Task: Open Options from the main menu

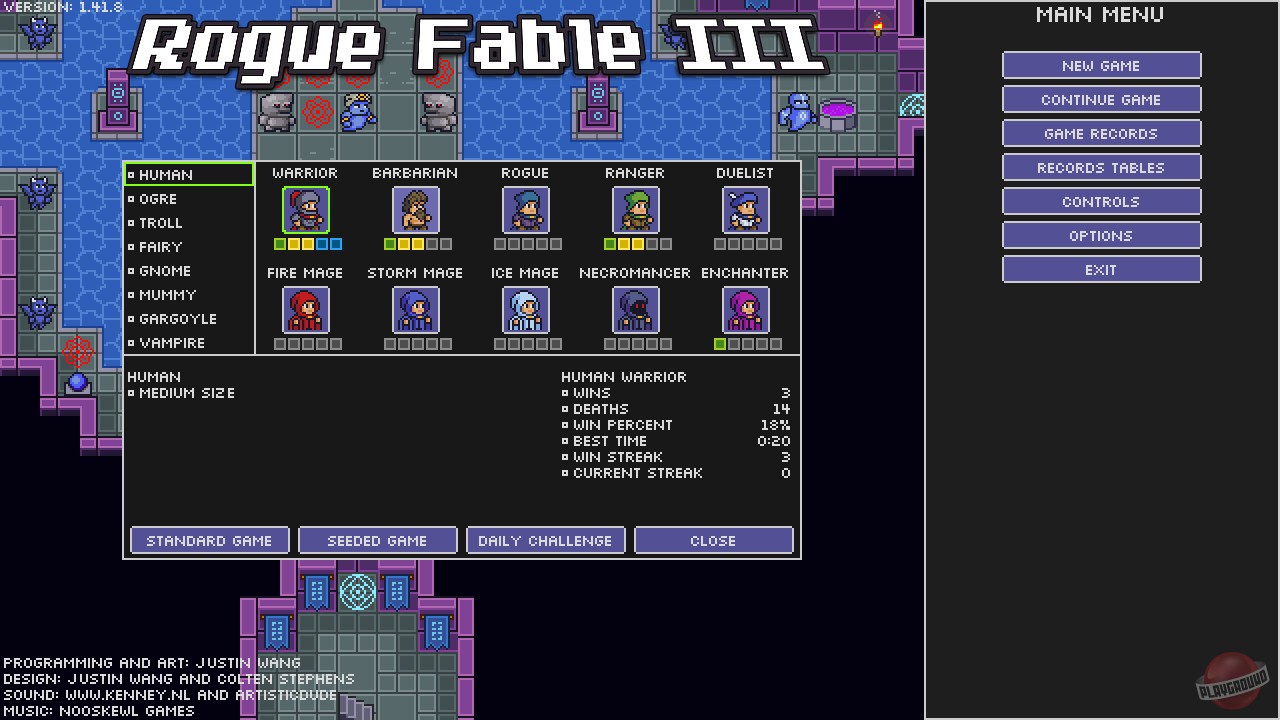Action: pos(1101,235)
